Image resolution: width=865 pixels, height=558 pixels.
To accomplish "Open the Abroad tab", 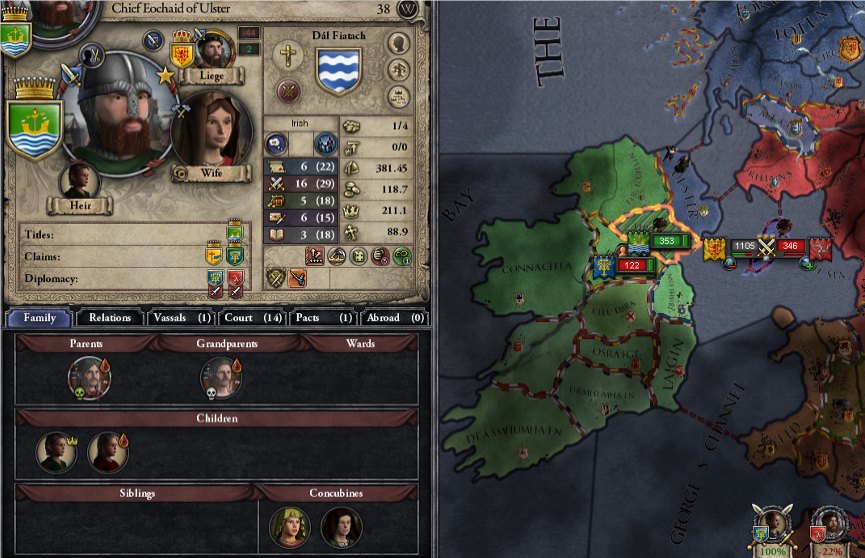I will (x=393, y=318).
